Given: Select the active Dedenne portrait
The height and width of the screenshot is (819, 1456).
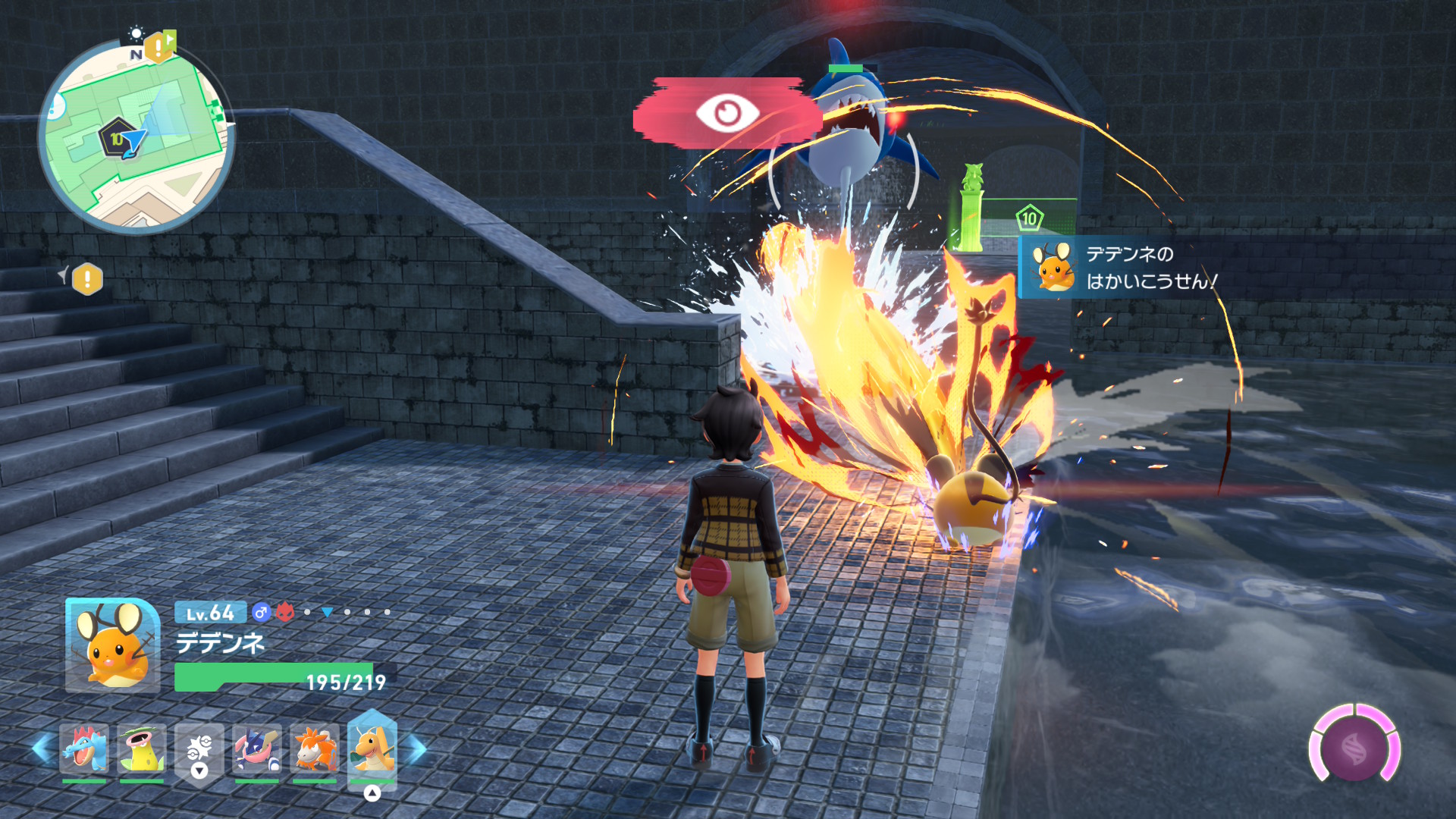Looking at the screenshot, I should coord(113,645).
